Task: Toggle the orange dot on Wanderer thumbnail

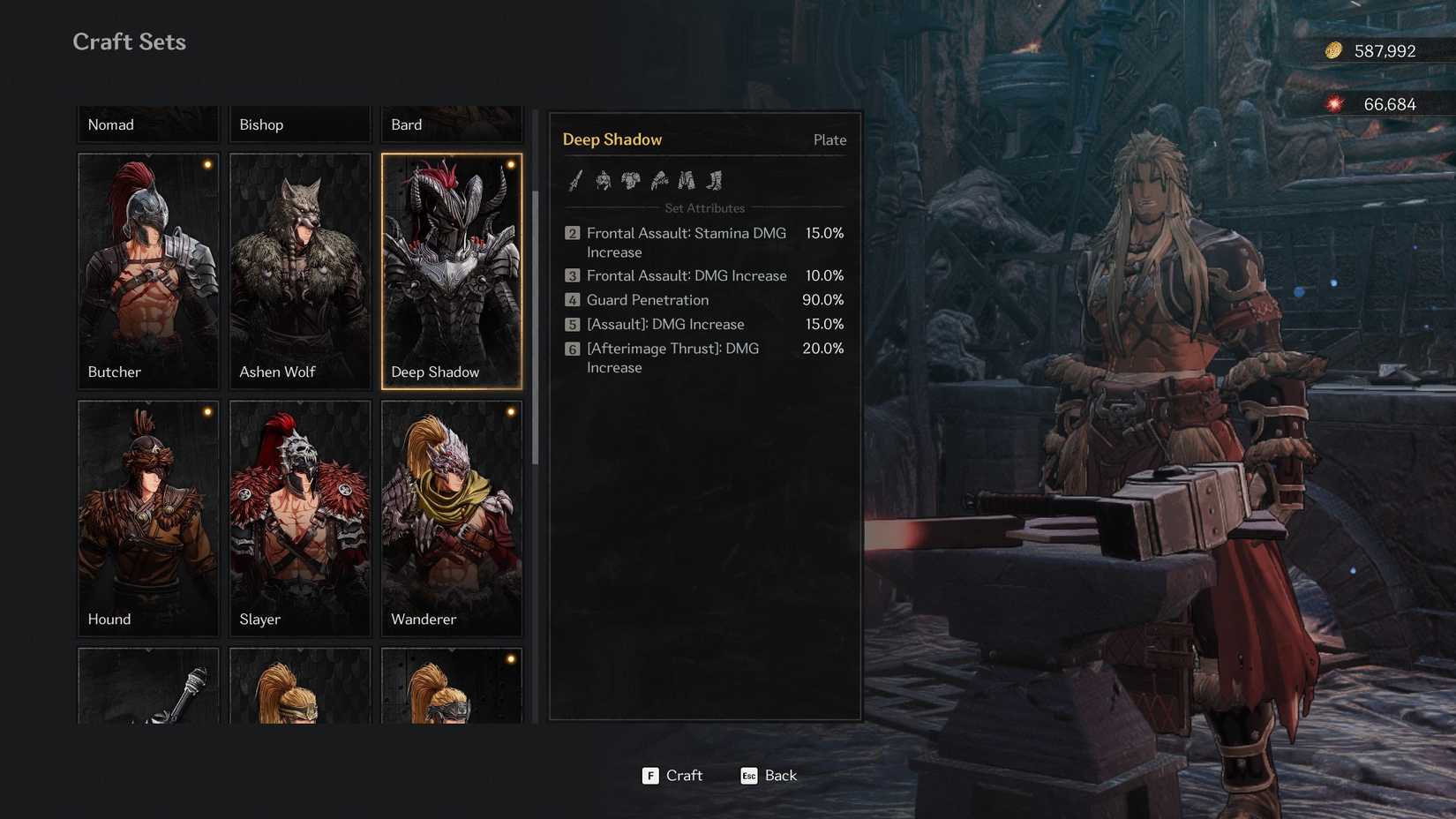Action: (512, 411)
